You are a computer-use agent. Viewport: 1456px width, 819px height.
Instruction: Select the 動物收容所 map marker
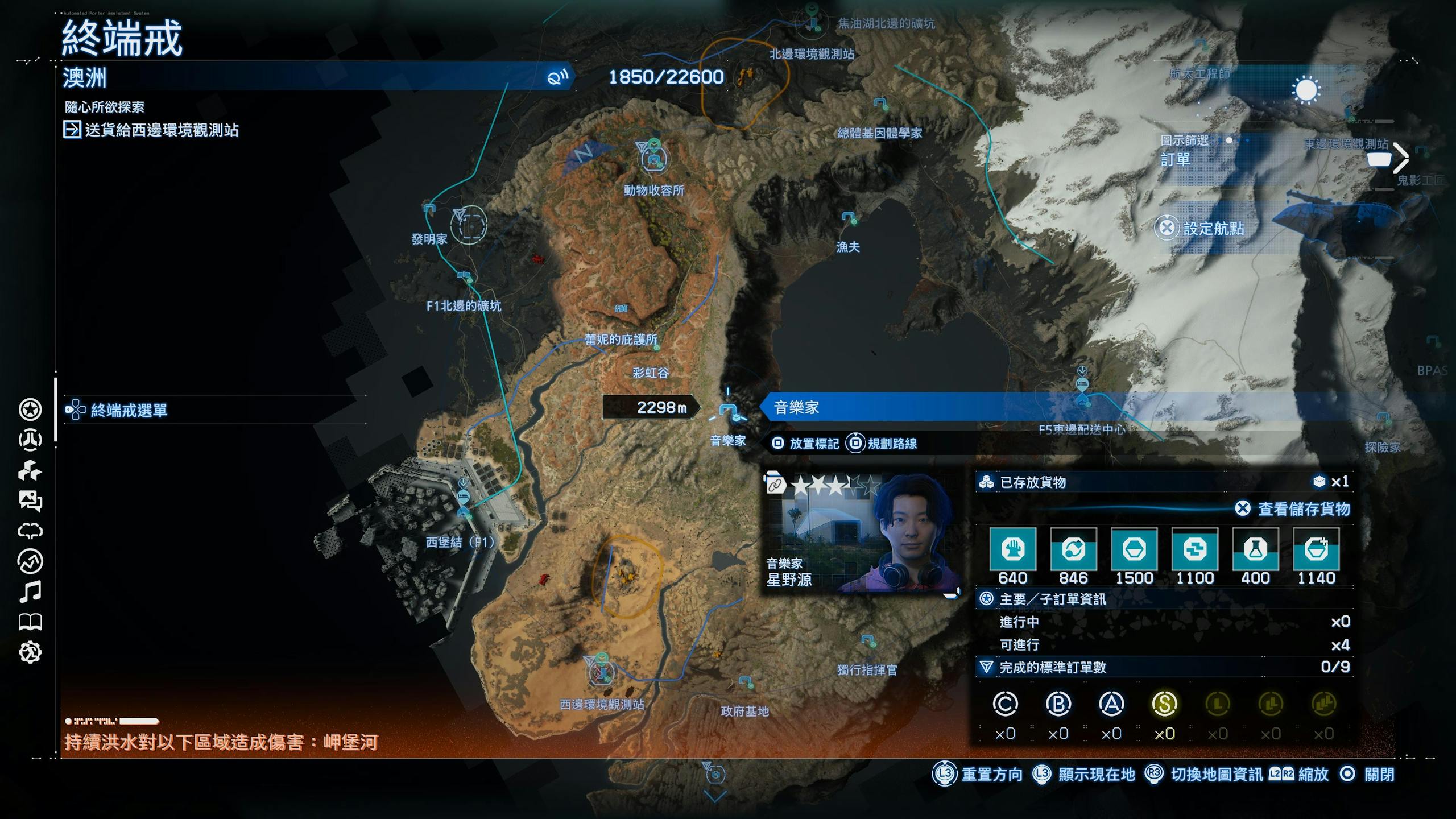[654, 158]
